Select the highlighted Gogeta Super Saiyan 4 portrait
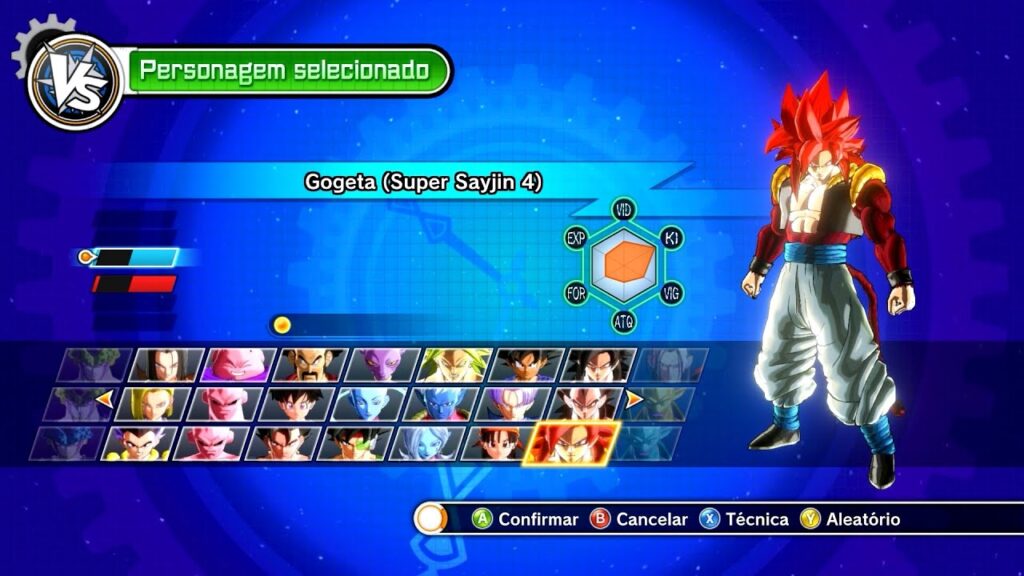This screenshot has width=1024, height=576. point(574,442)
